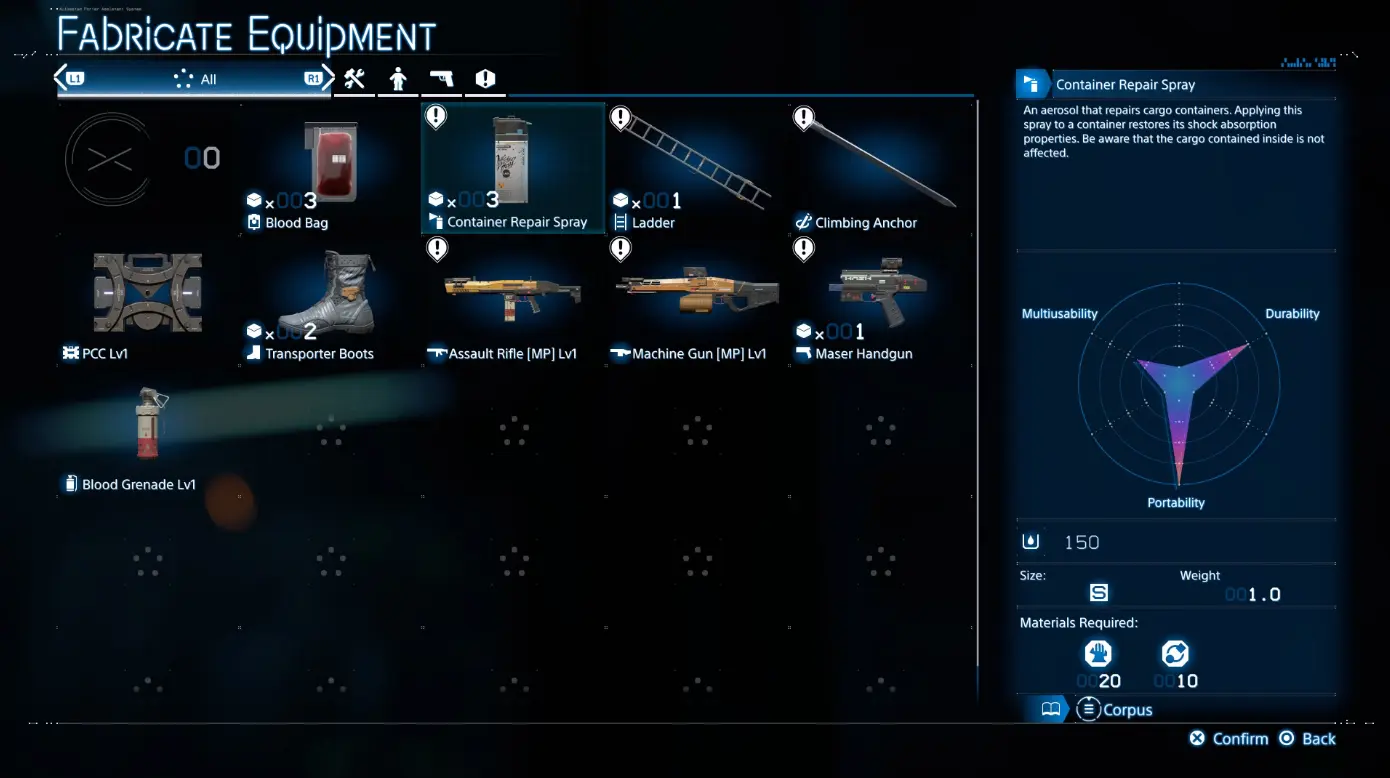The image size is (1390, 778).
Task: Switch to the All category tab
Action: 195,79
